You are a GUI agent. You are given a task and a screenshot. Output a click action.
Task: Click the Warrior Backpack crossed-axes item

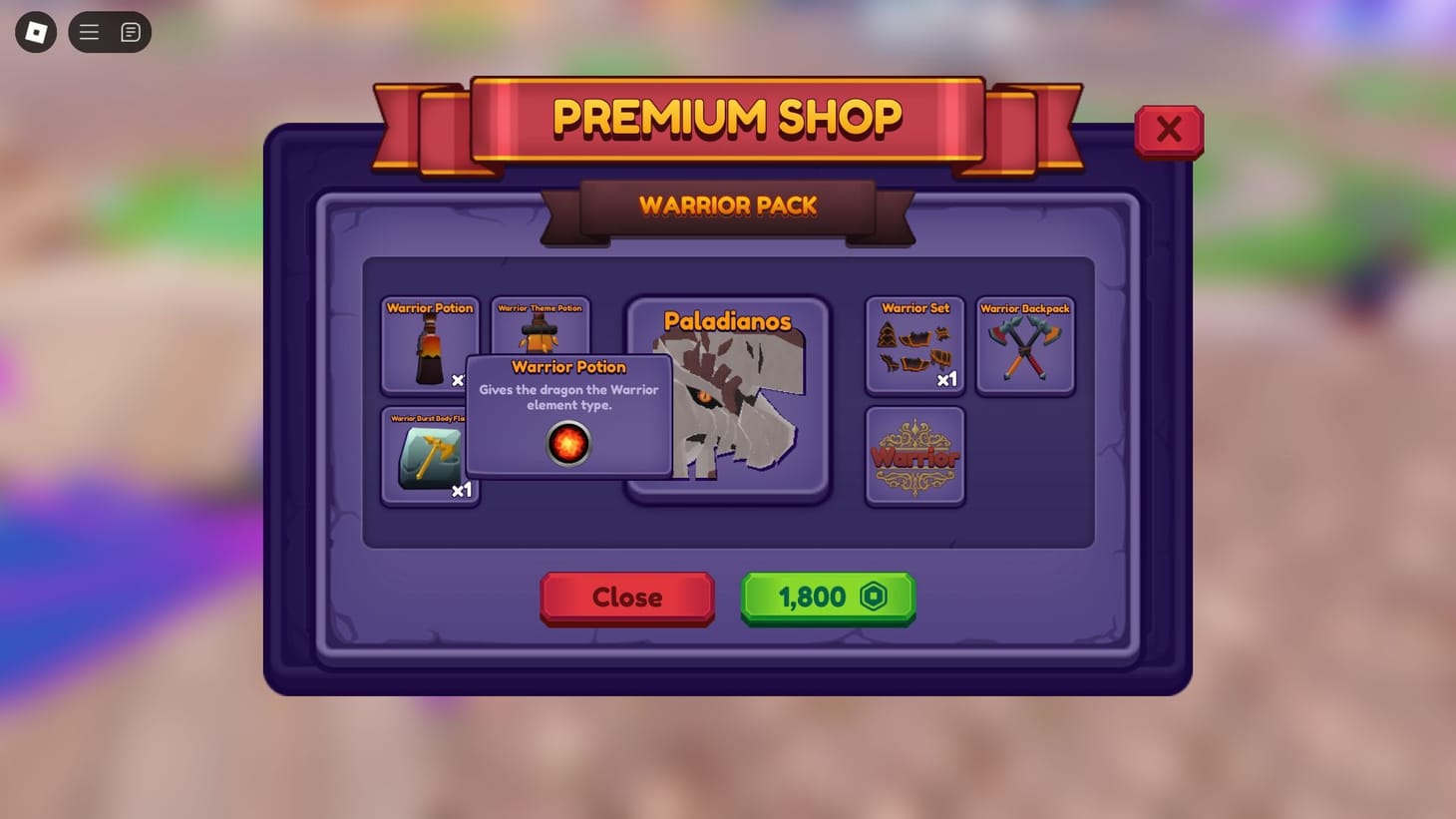pos(1025,344)
